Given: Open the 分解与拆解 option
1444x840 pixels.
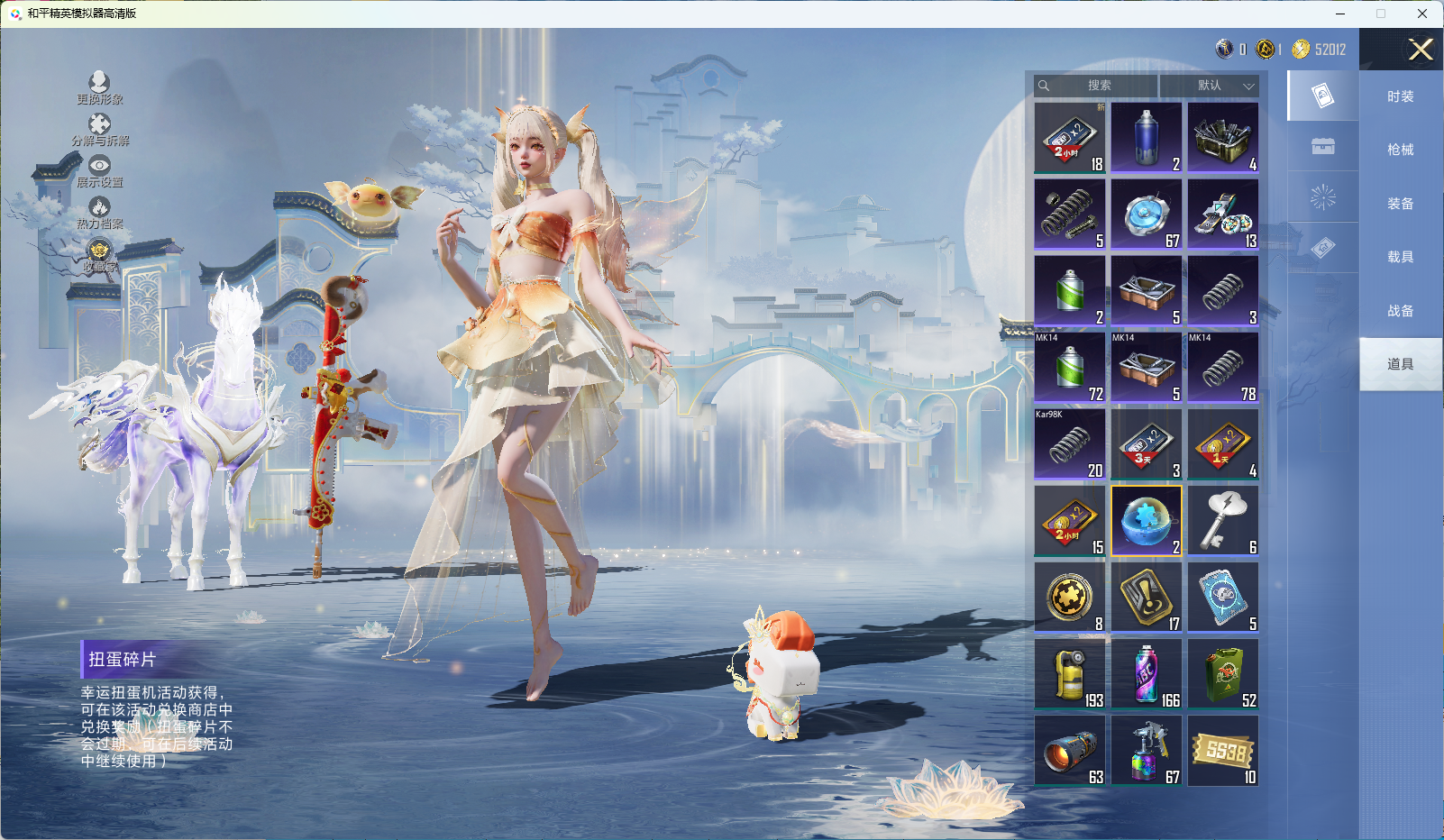Looking at the screenshot, I should click(99, 129).
